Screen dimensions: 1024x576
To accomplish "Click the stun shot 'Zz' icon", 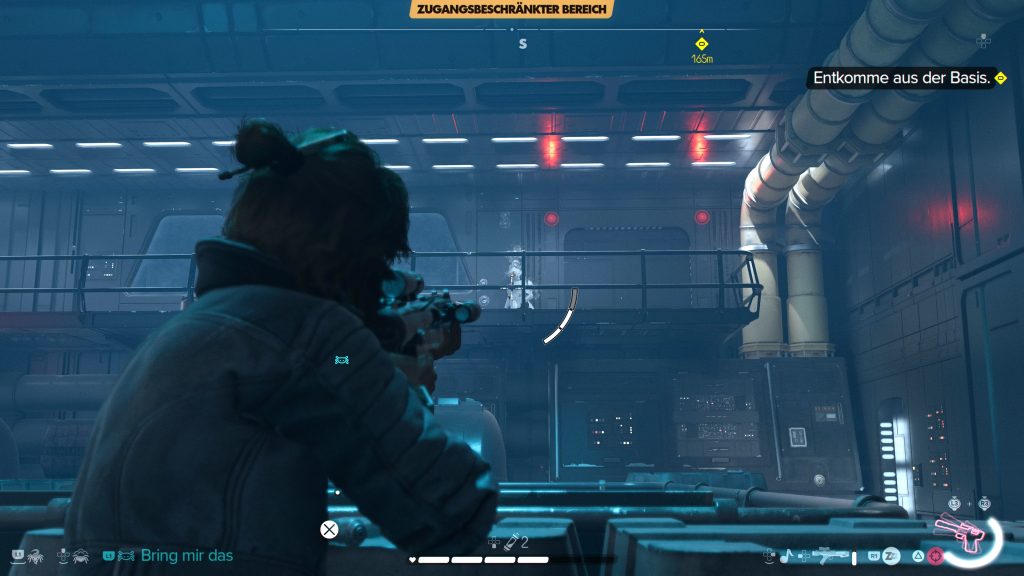I will (893, 555).
